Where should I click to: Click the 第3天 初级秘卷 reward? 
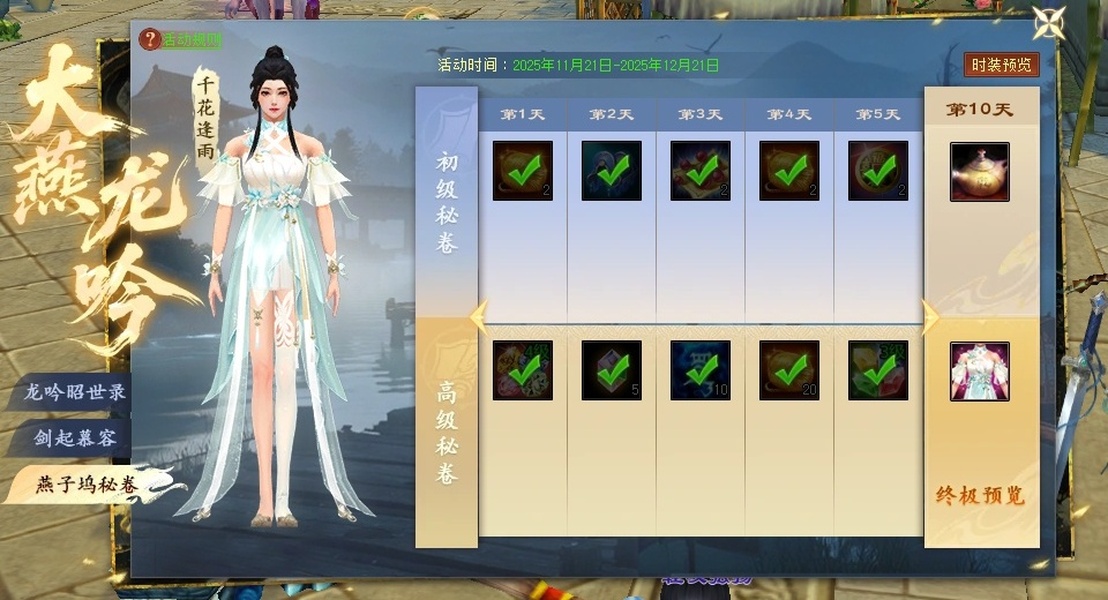click(700, 171)
